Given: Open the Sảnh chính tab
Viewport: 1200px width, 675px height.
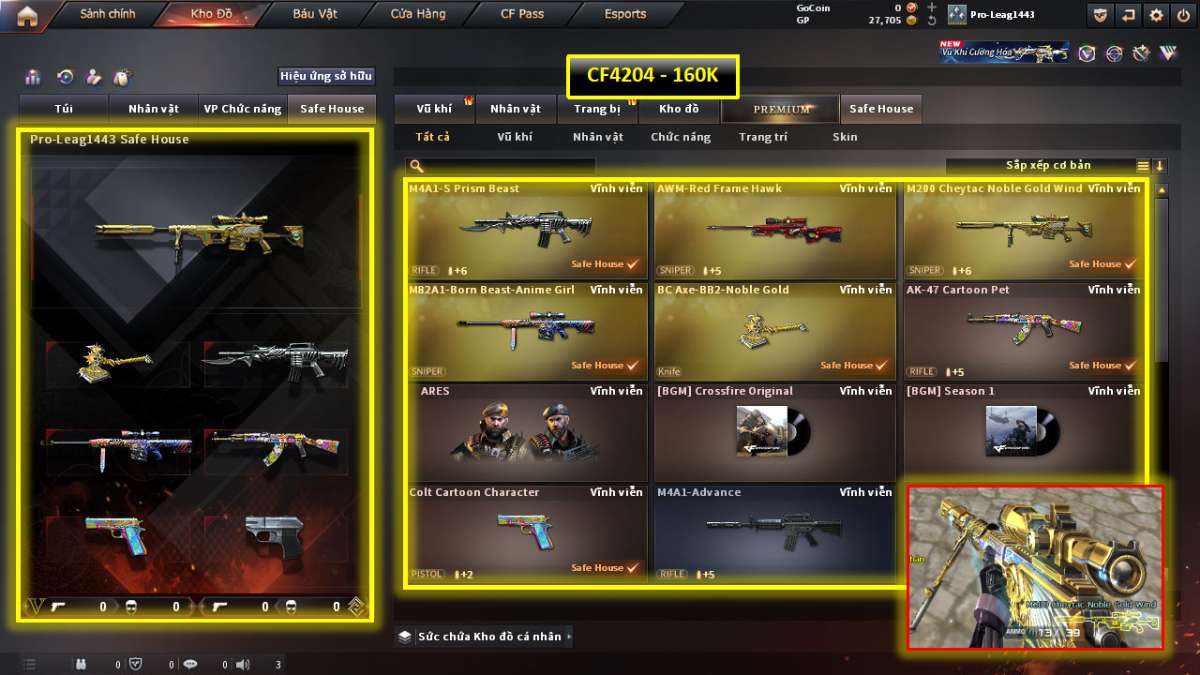Looking at the screenshot, I should (x=107, y=15).
